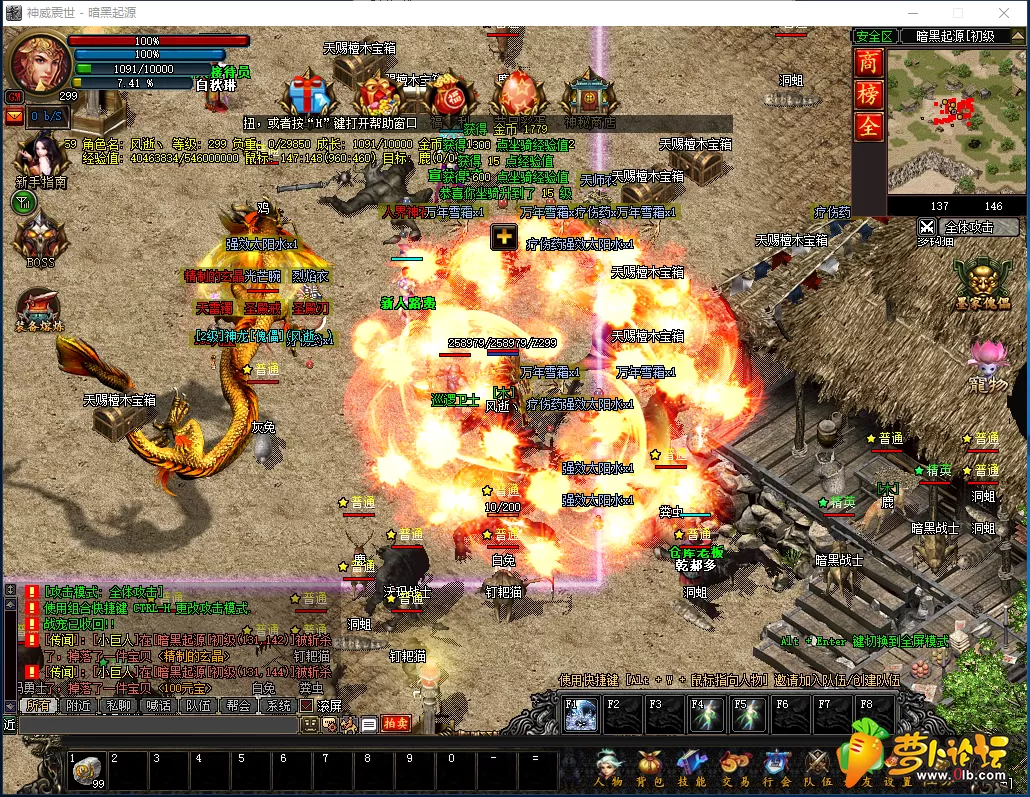This screenshot has height=797, width=1030.
Task: Select the item in hotbar slot 1
Action: pos(87,770)
